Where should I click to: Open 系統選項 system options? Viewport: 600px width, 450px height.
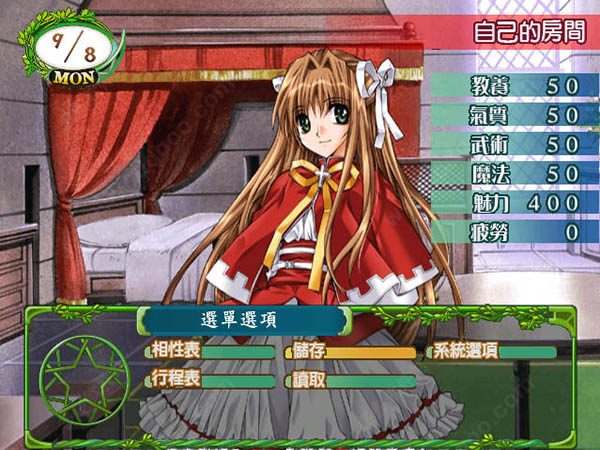[492, 352]
